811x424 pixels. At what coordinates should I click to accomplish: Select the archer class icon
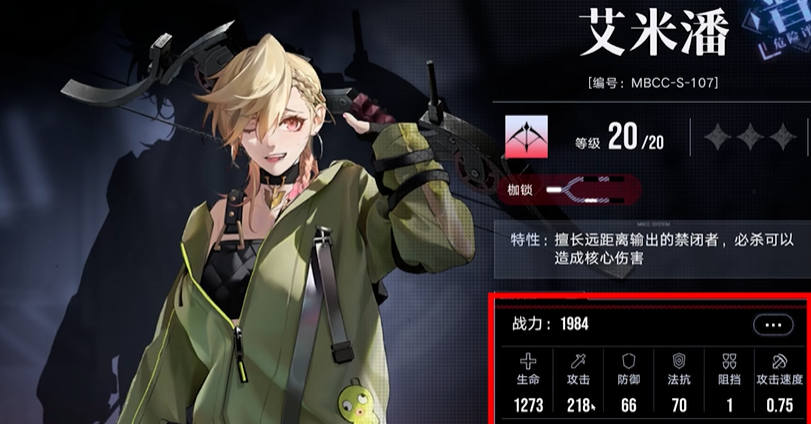[526, 135]
